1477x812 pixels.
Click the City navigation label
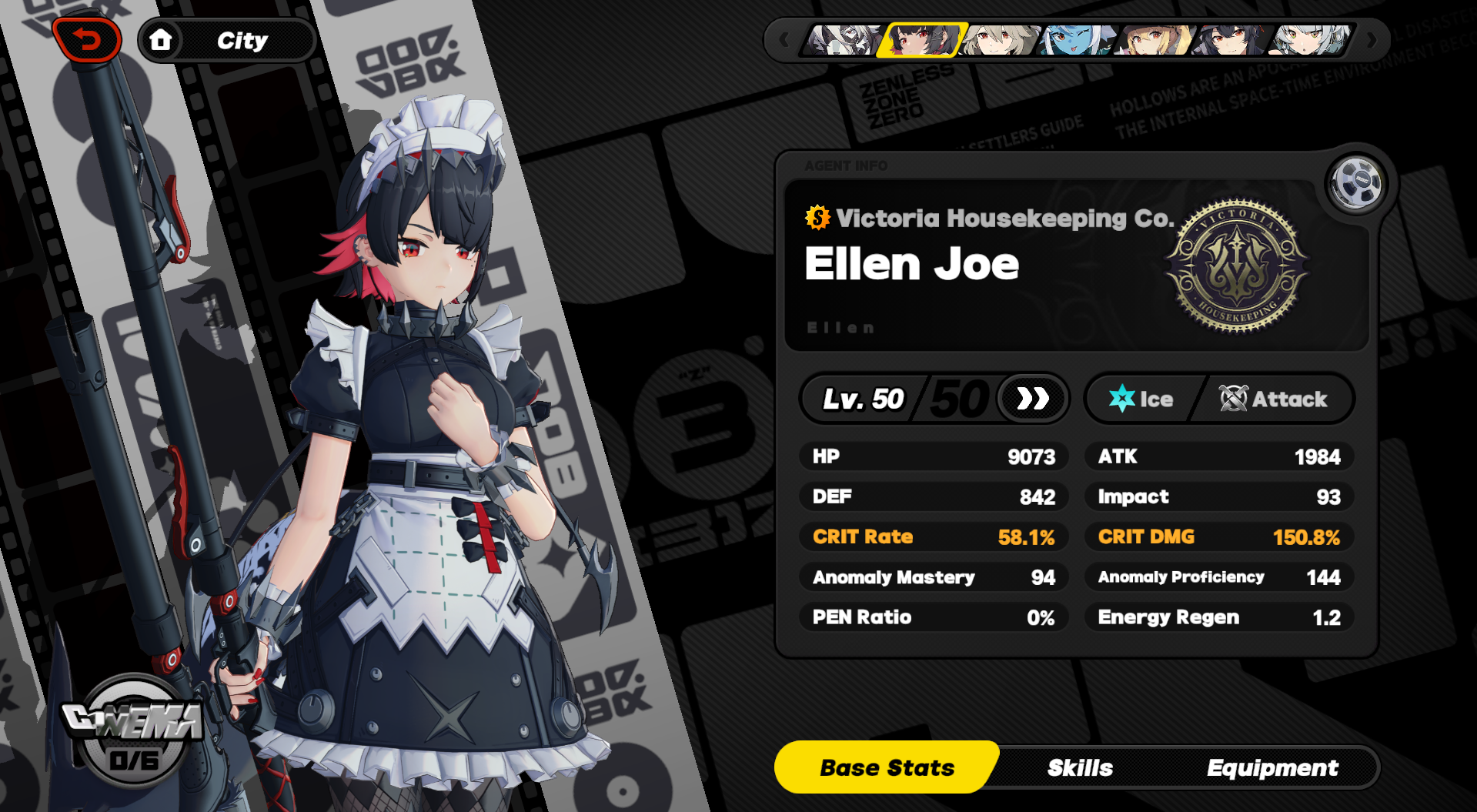(244, 40)
